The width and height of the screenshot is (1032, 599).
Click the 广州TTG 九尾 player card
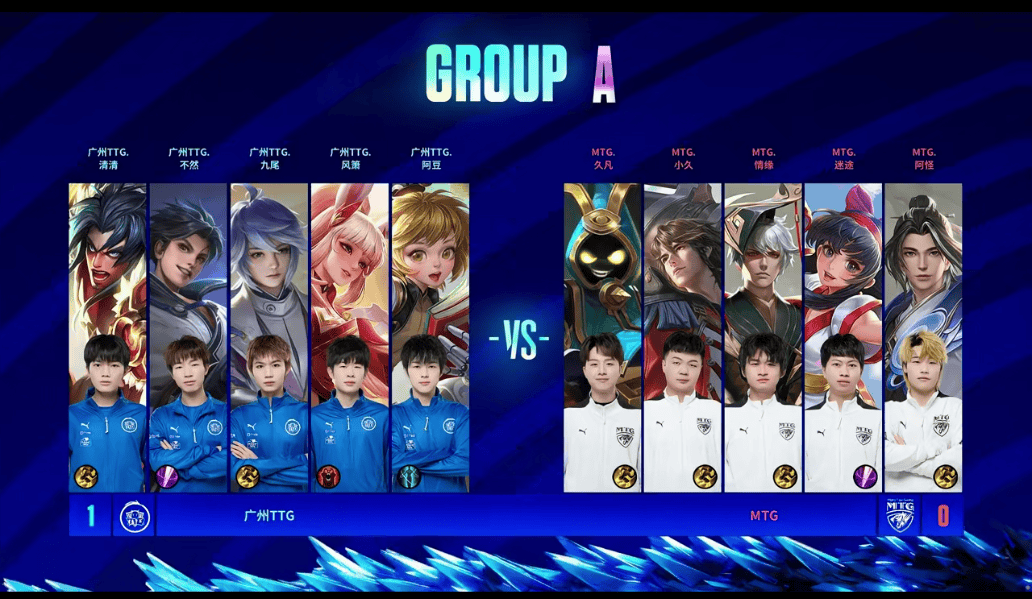(269, 337)
